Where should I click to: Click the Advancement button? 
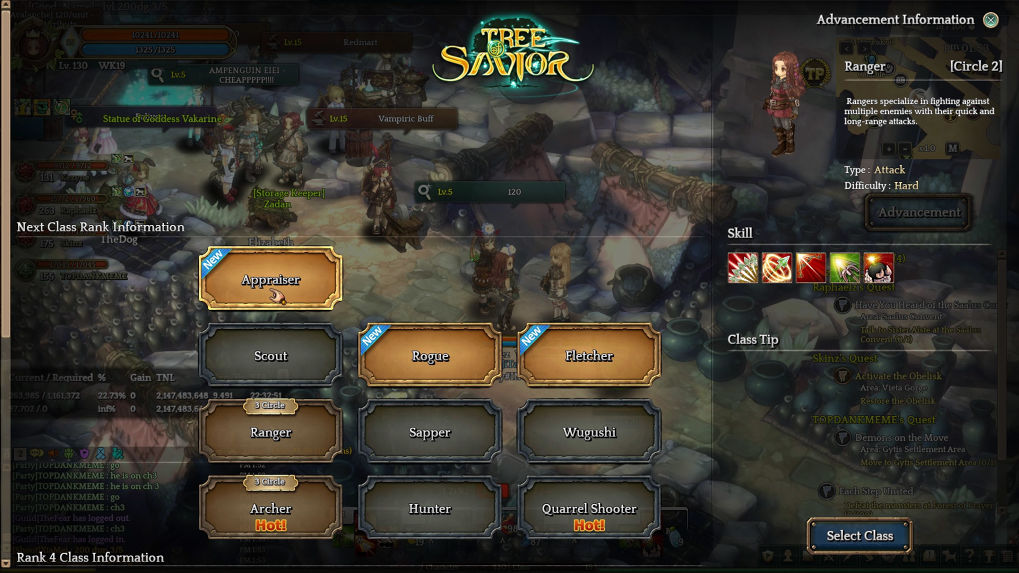click(x=919, y=212)
